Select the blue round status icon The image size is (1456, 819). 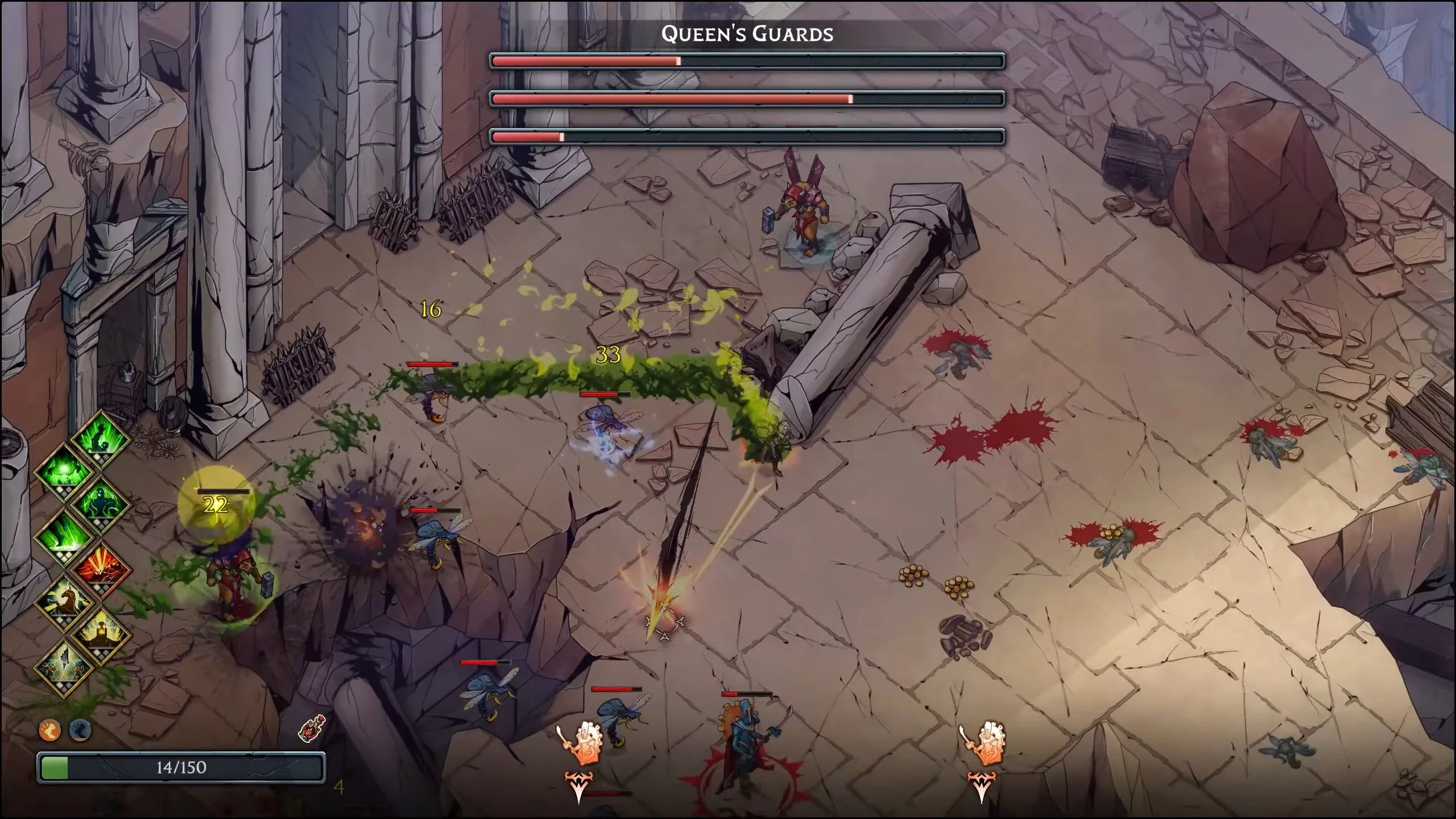tap(80, 730)
